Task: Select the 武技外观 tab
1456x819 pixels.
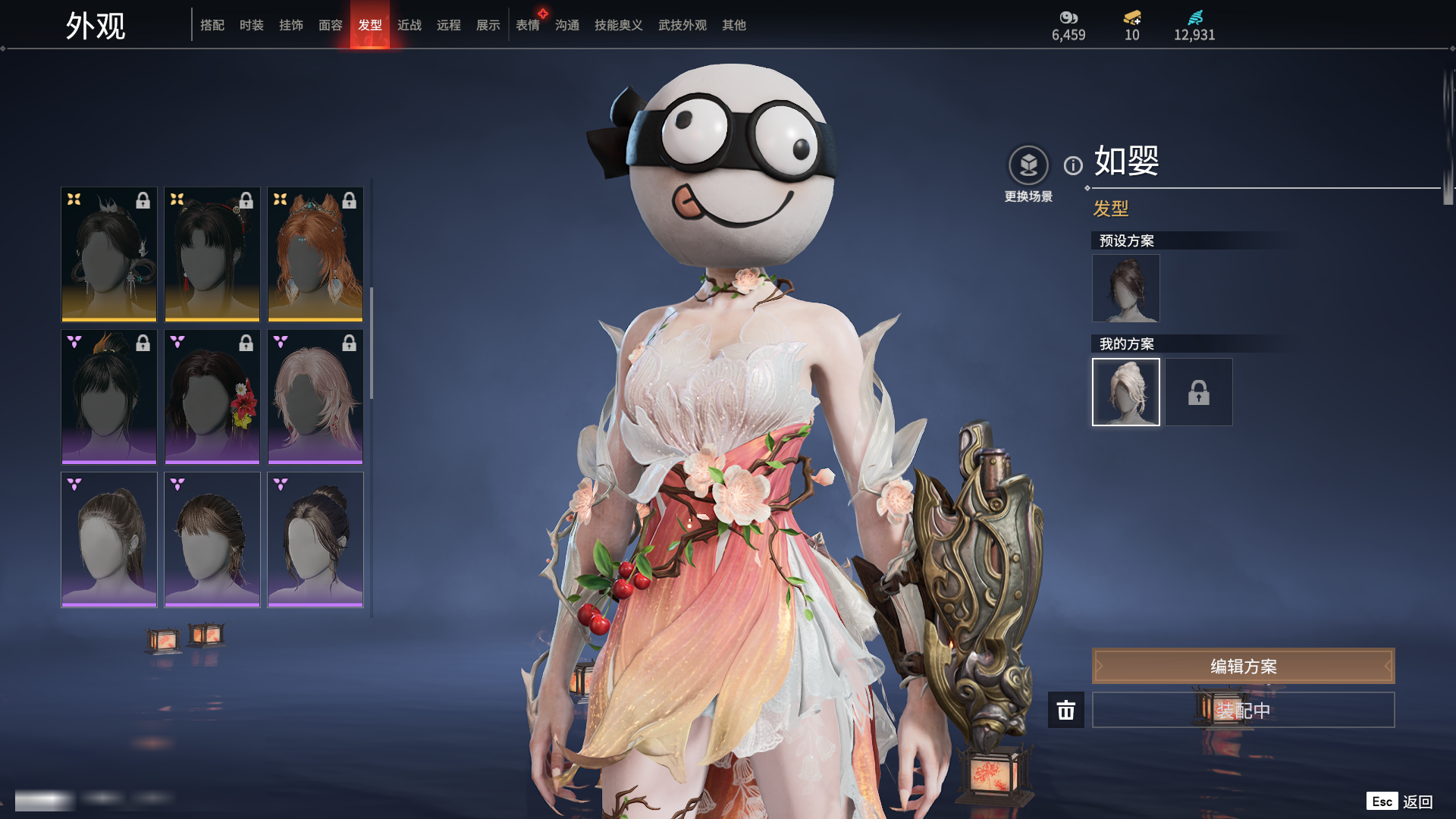Action: (x=682, y=25)
